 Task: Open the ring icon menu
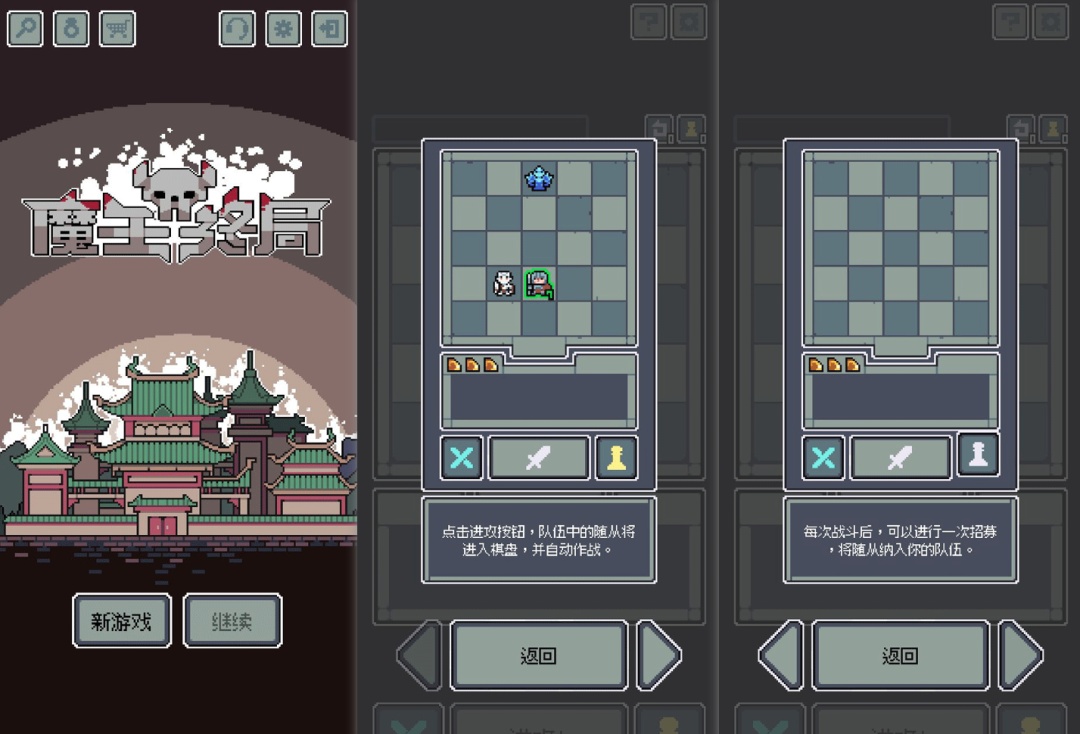(71, 28)
